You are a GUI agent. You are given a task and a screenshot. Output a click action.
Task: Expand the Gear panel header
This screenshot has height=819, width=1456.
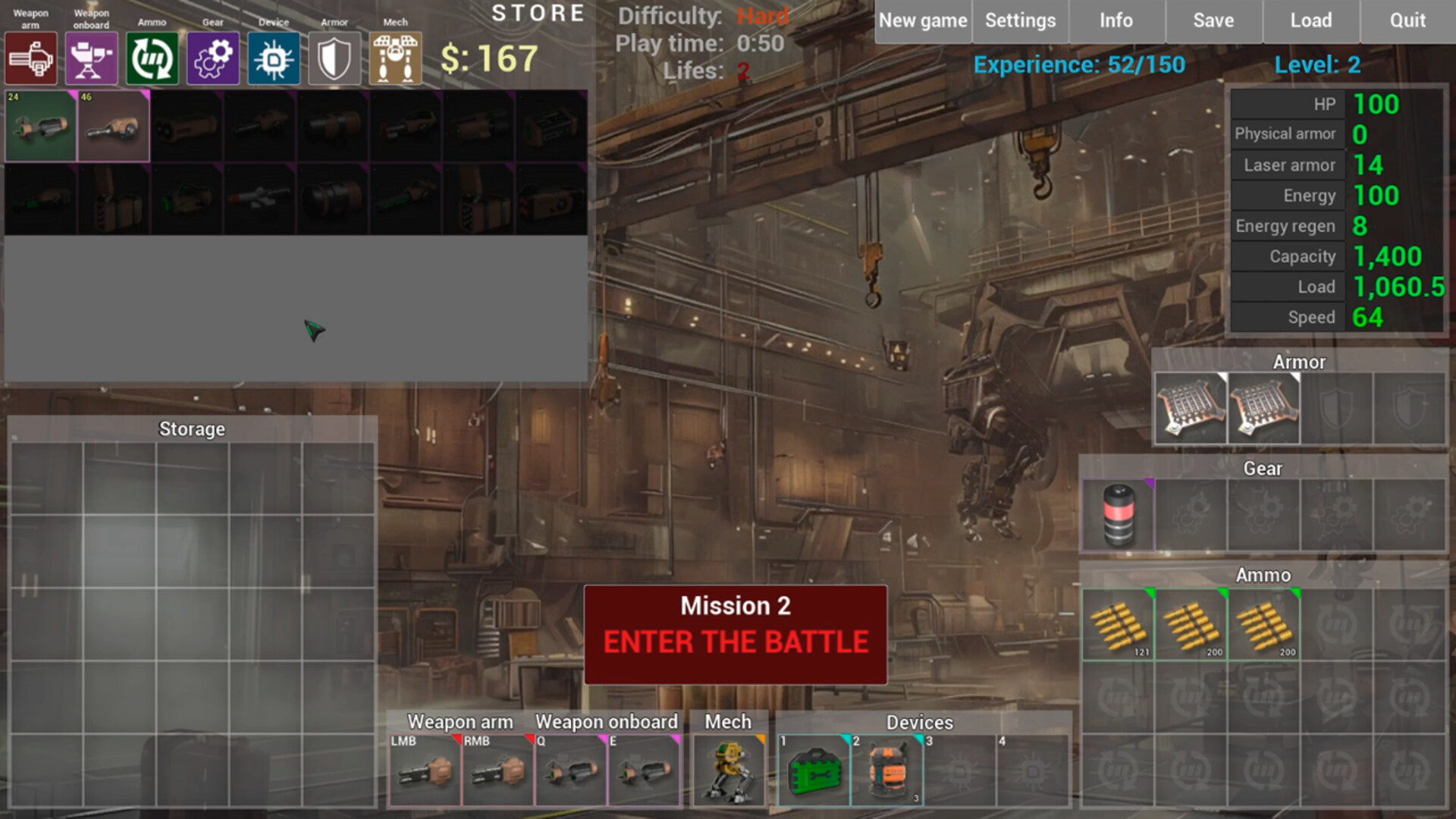[x=1261, y=469]
